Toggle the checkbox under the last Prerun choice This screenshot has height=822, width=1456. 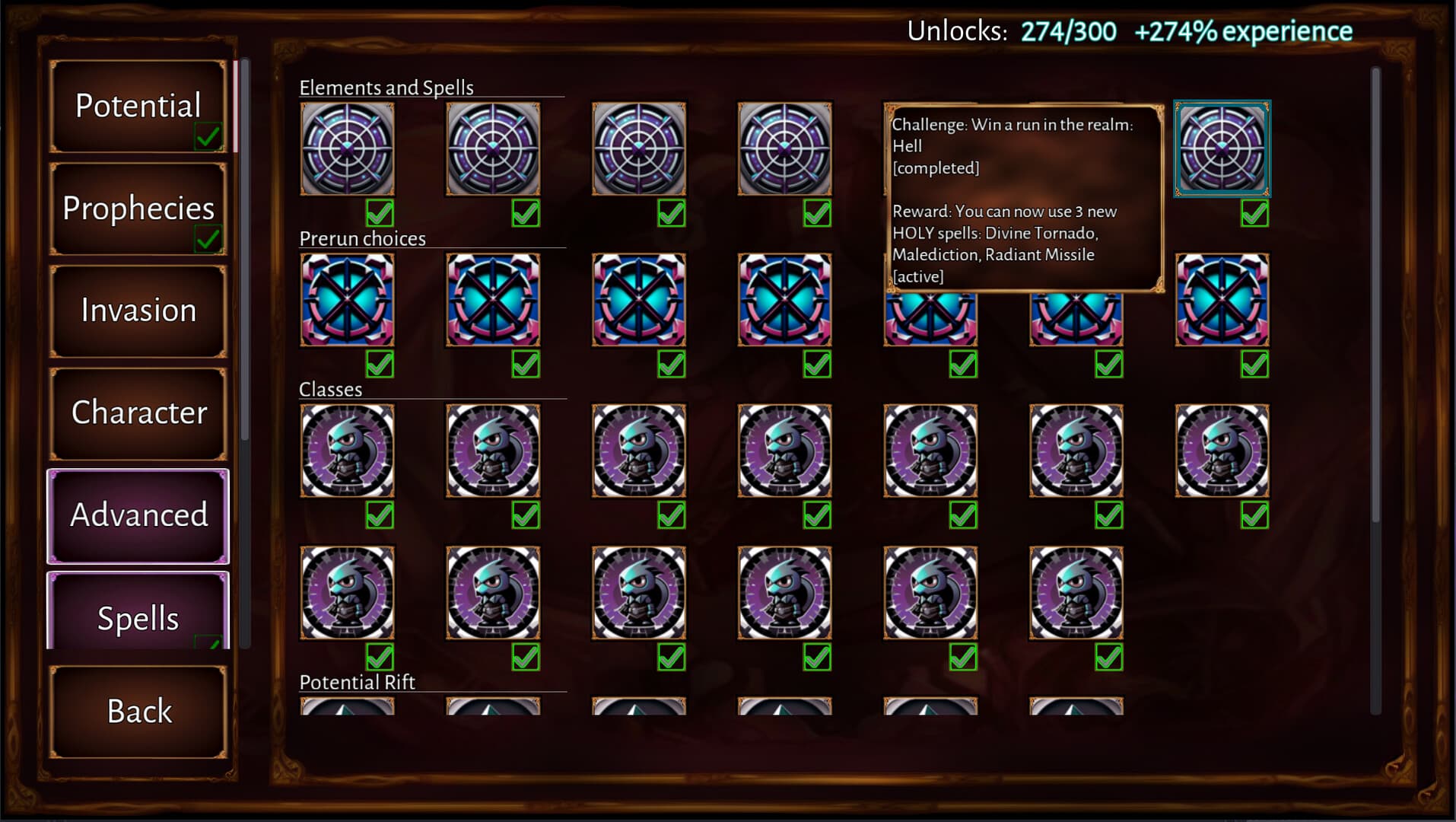1254,365
